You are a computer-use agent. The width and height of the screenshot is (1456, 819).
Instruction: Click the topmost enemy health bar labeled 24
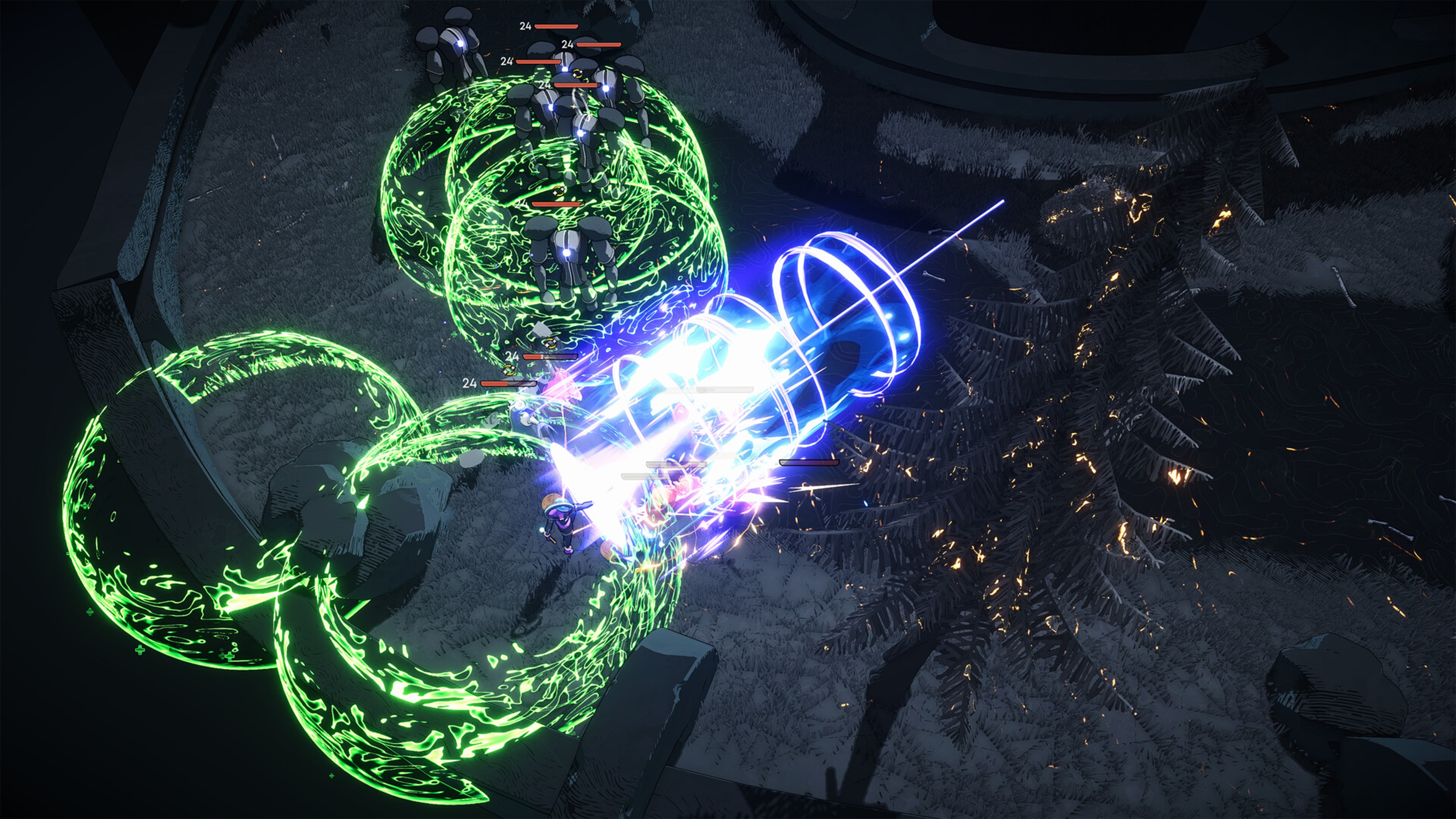[x=557, y=27]
